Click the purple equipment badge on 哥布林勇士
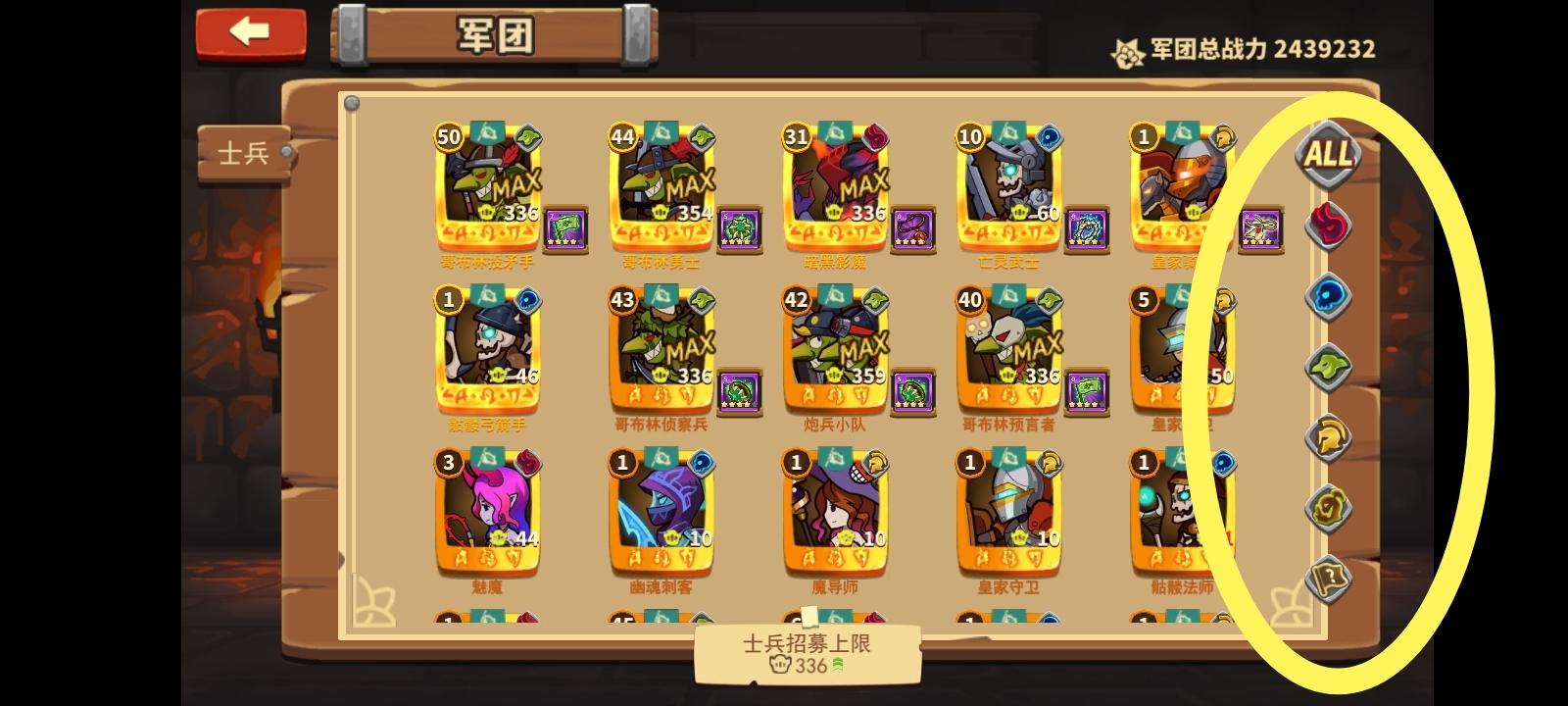1568x706 pixels. click(x=740, y=227)
